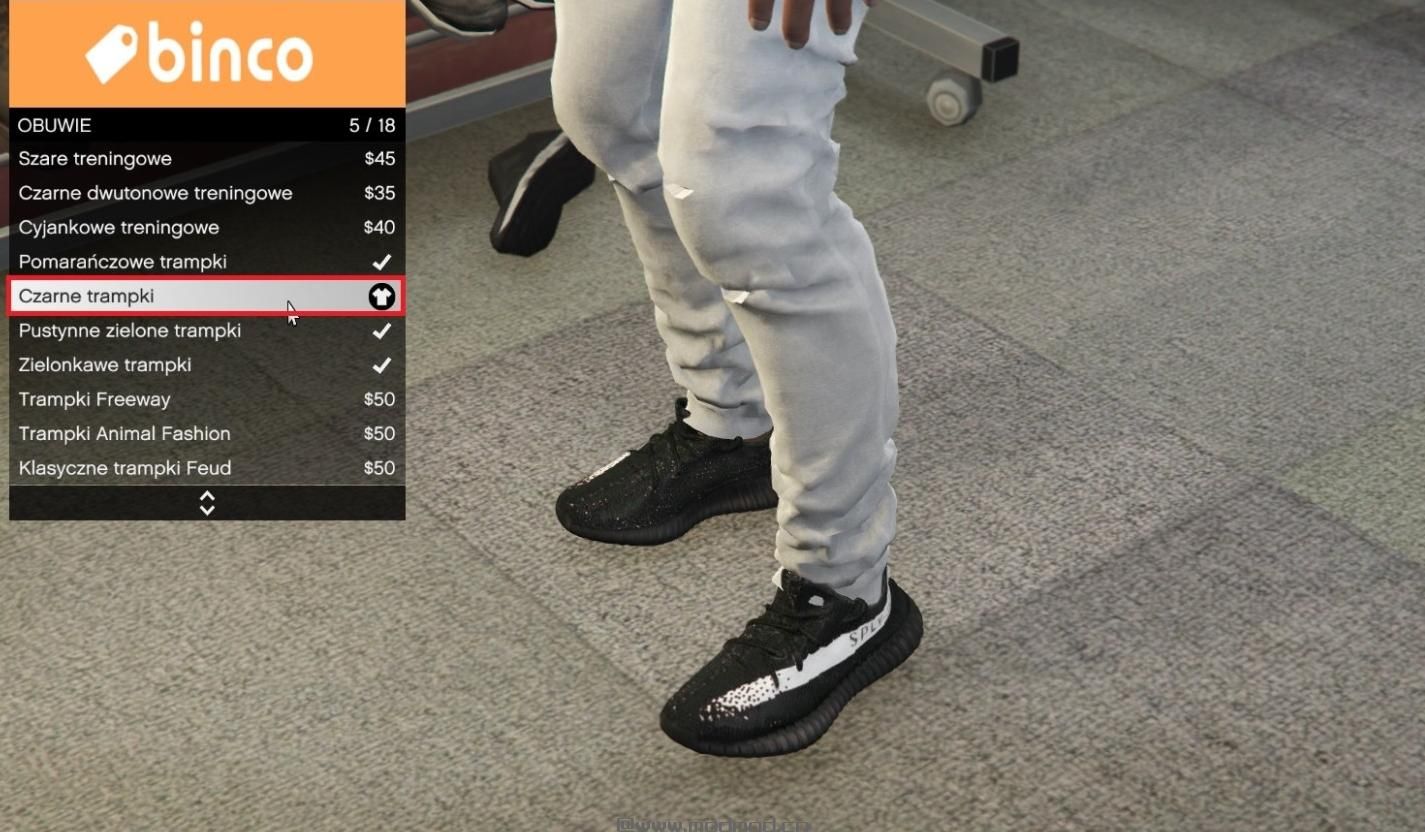Select Czarne dwutonowe treningowe shoes
The image size is (1425, 832).
pyautogui.click(x=156, y=192)
